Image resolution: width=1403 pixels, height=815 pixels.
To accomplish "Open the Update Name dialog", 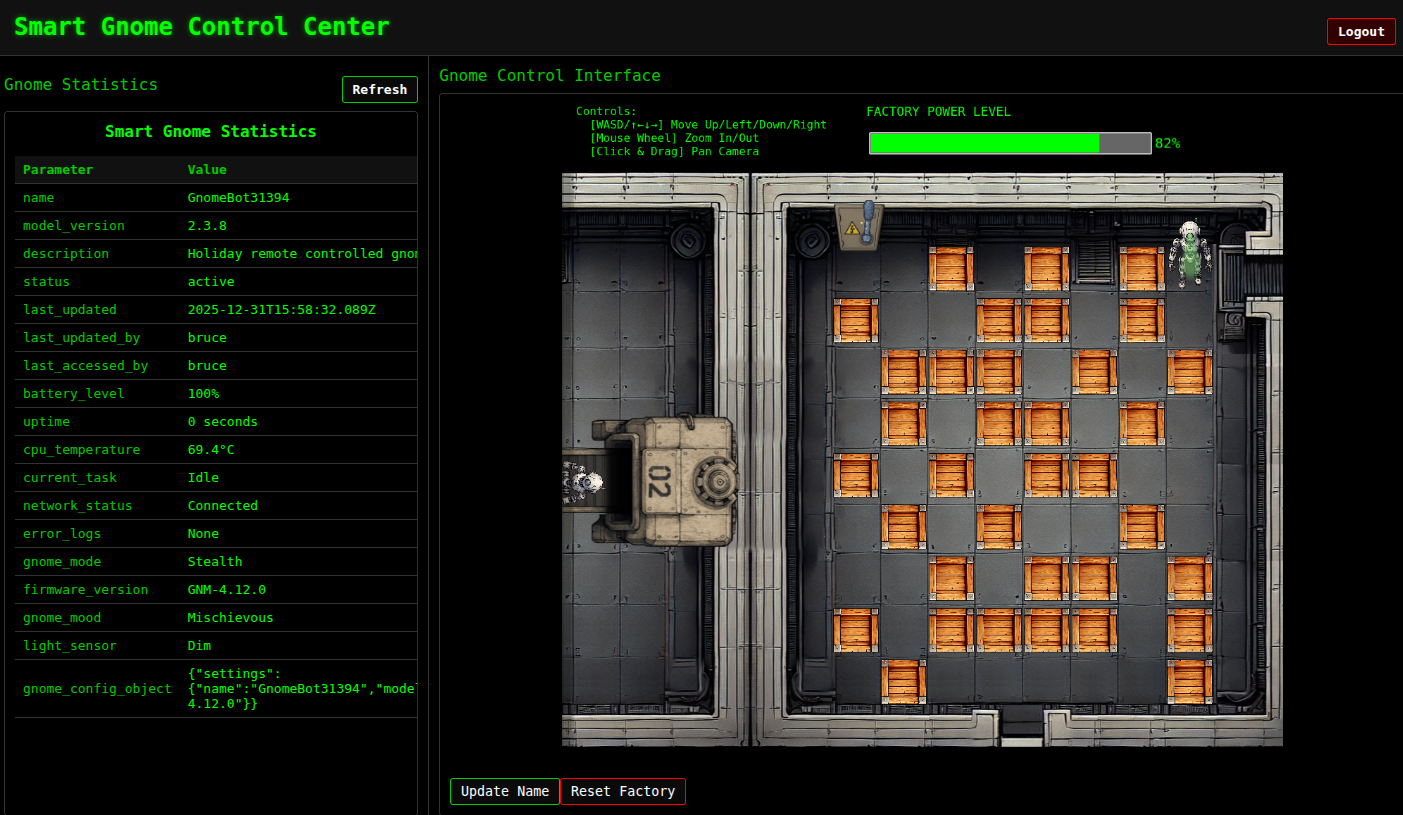I will pyautogui.click(x=504, y=791).
